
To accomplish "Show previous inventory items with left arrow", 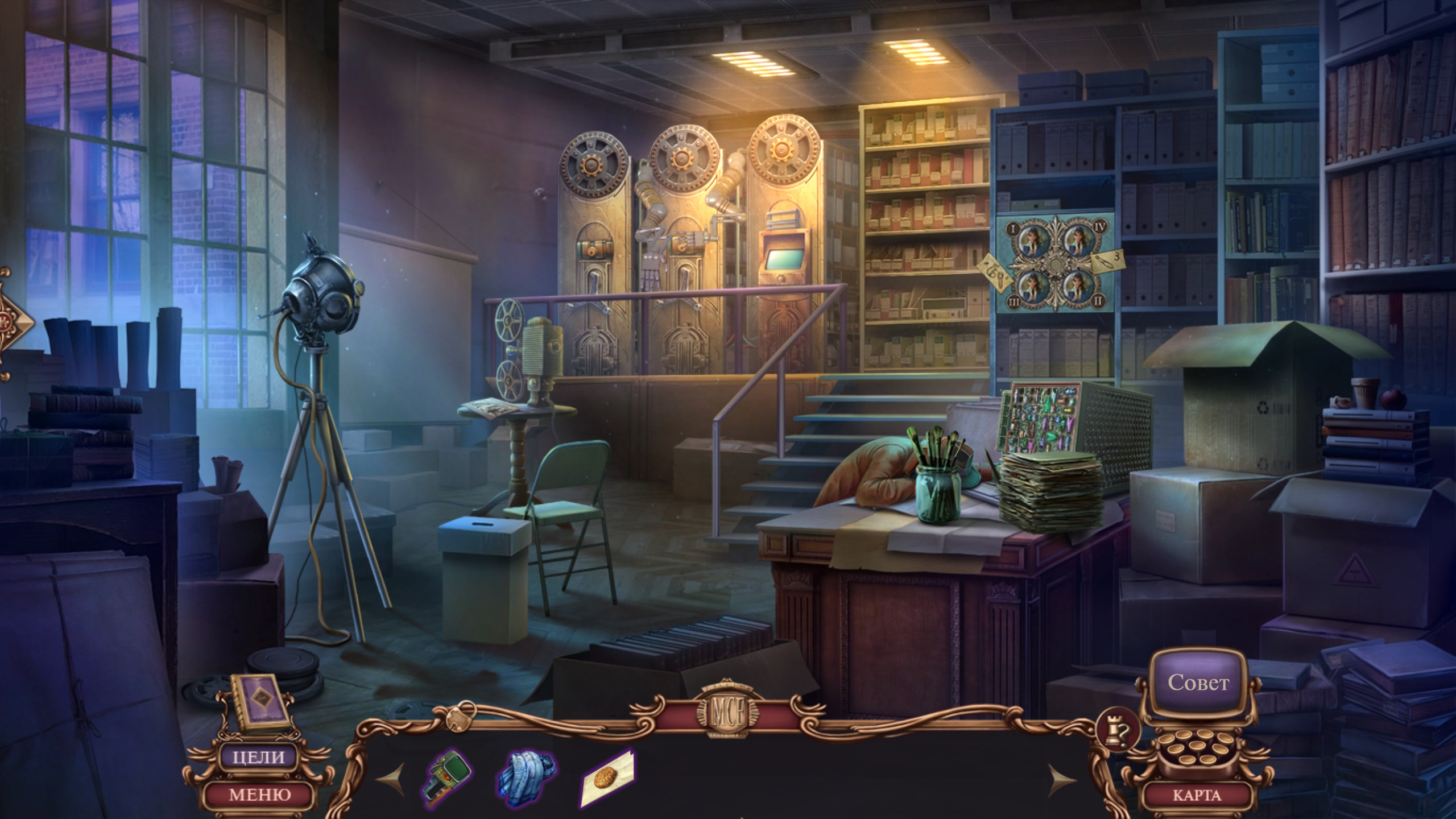I will [x=392, y=780].
